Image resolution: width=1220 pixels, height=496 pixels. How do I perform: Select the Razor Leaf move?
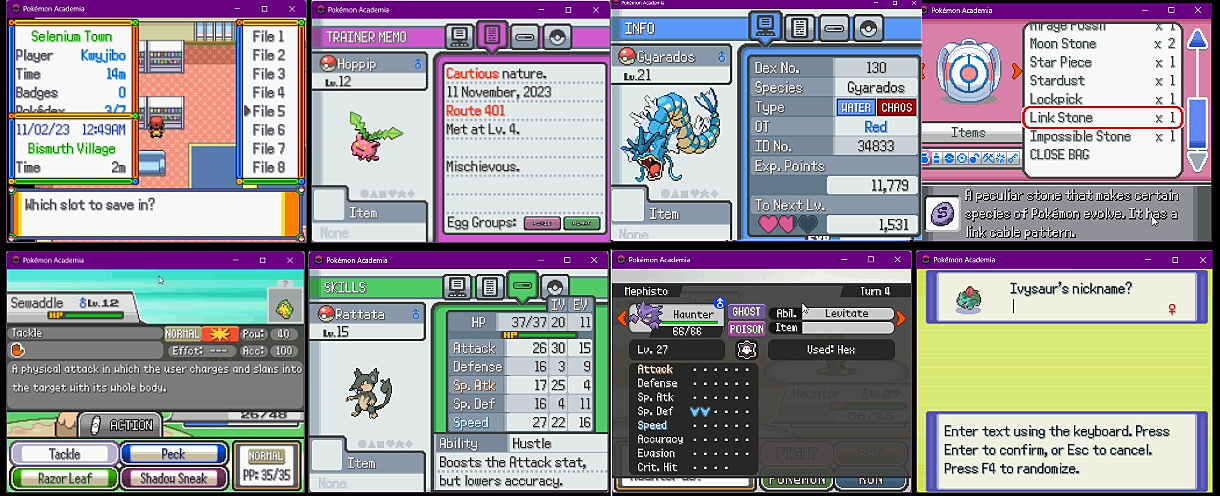tap(64, 478)
